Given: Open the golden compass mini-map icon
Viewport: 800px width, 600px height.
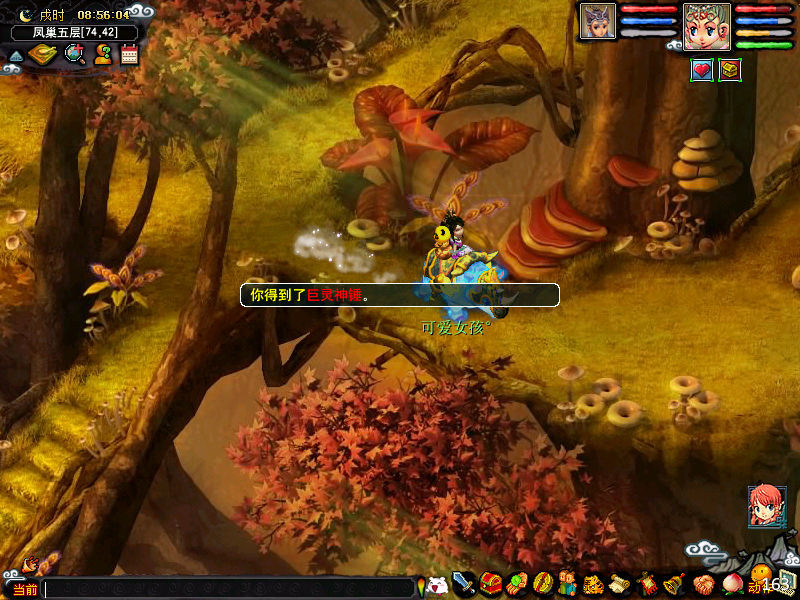Looking at the screenshot, I should pos(41,54).
